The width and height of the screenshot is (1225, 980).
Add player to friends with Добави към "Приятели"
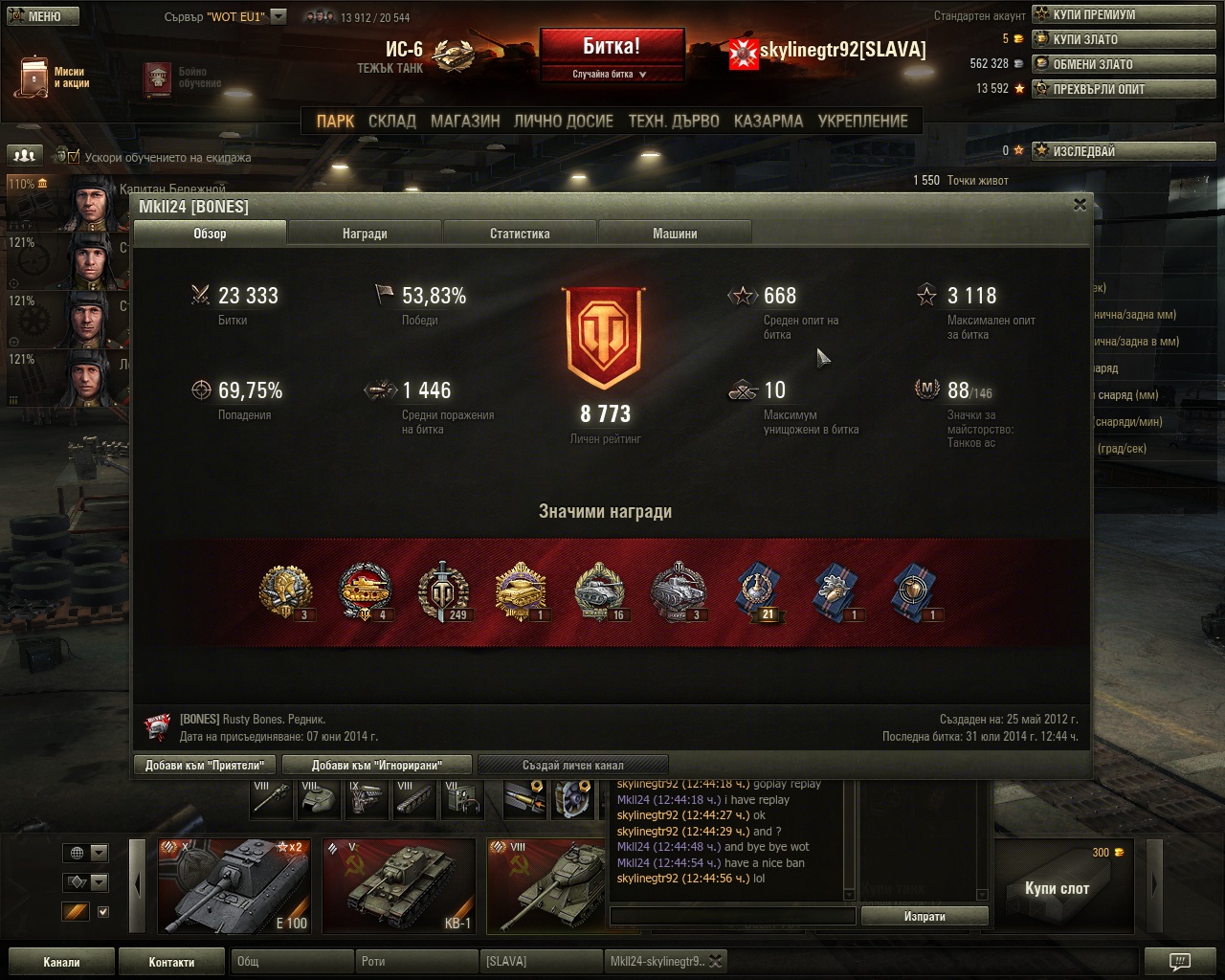click(205, 765)
